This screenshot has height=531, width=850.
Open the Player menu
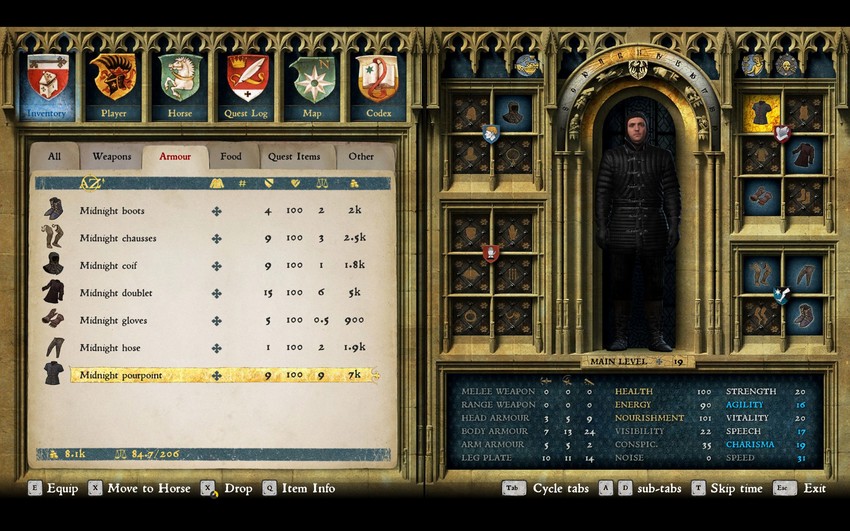tap(113, 82)
